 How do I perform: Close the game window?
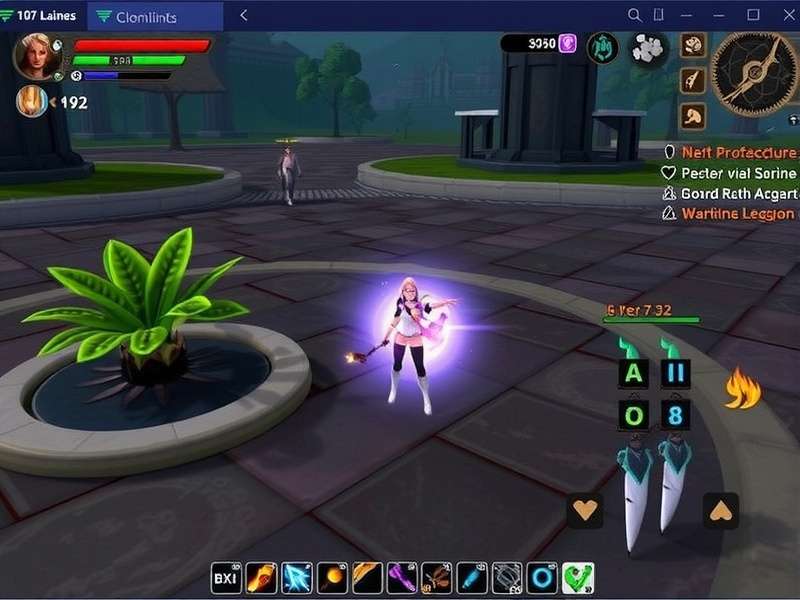point(782,15)
